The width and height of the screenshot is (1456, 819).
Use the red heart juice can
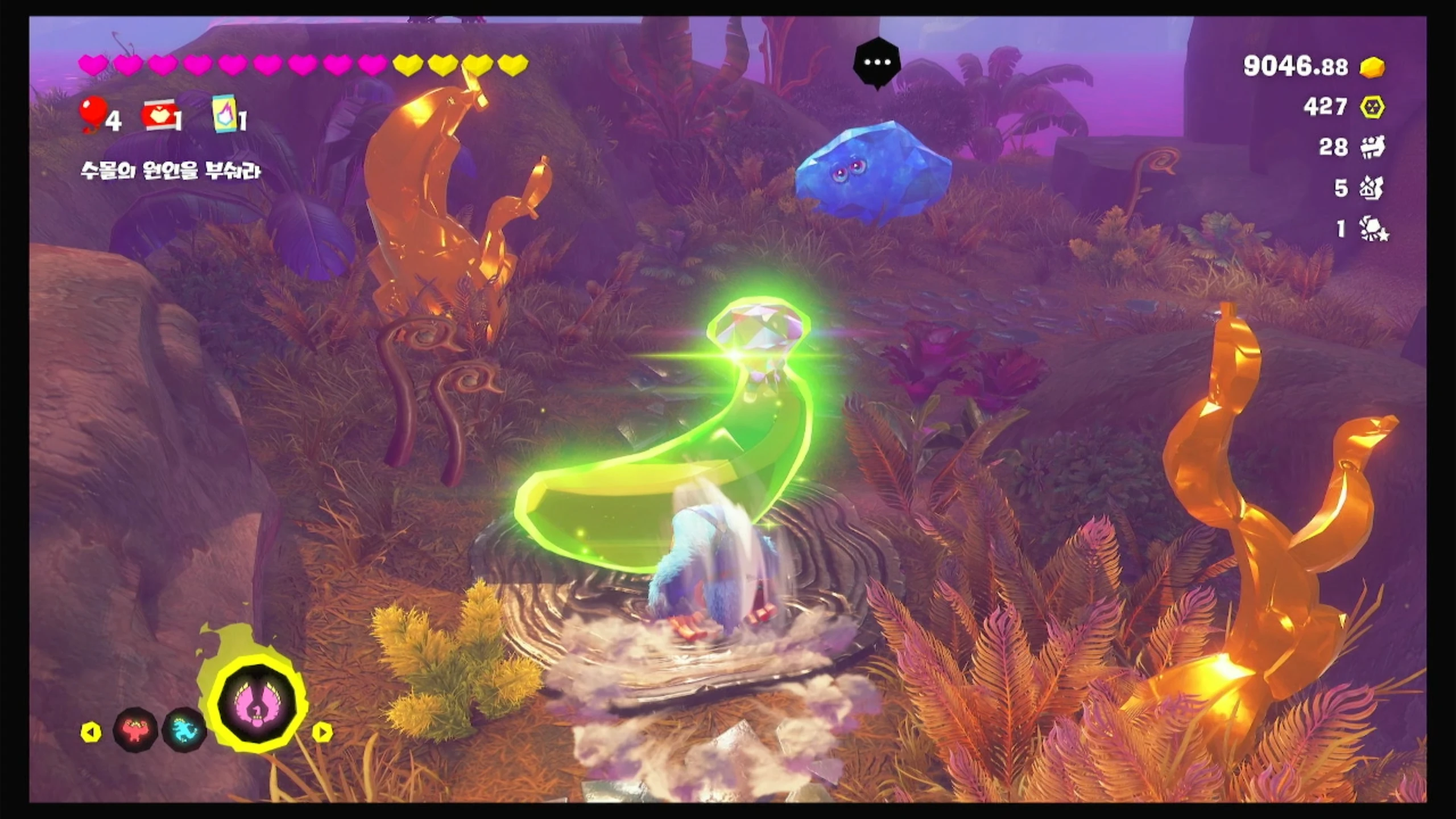click(x=158, y=115)
